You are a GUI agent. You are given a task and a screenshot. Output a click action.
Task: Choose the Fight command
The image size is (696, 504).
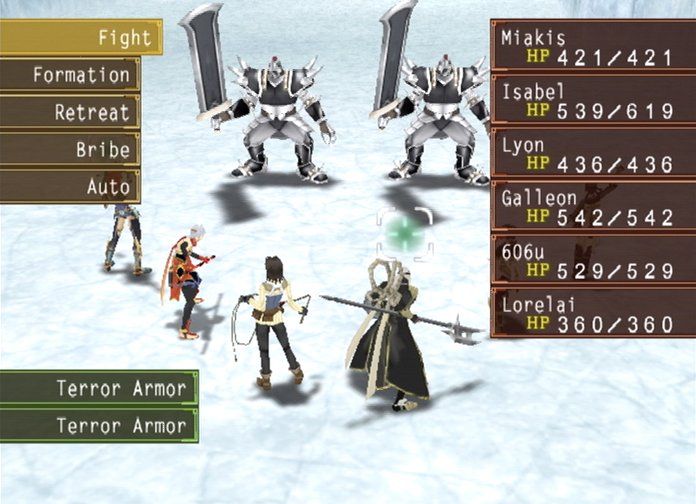click(x=80, y=38)
